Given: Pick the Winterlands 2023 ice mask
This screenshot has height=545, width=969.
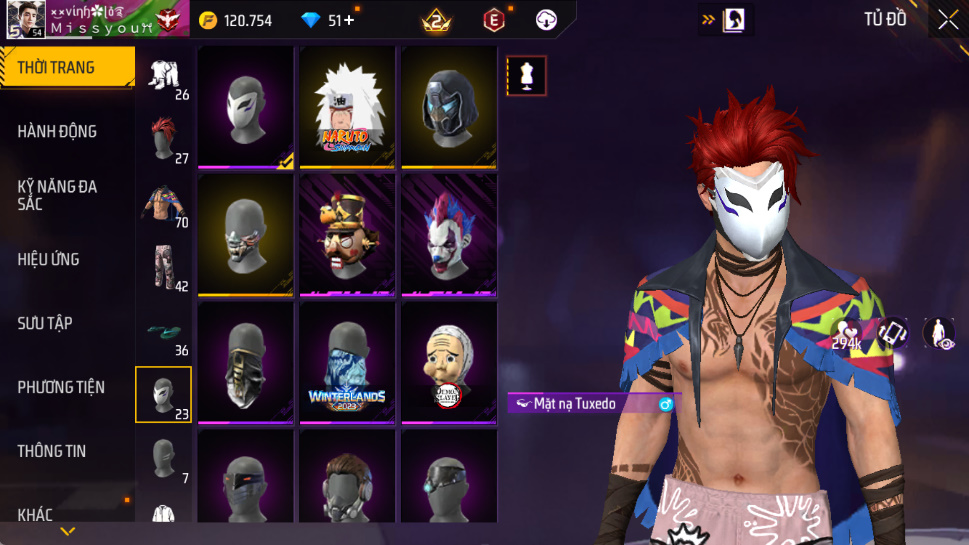Looking at the screenshot, I should 347,363.
